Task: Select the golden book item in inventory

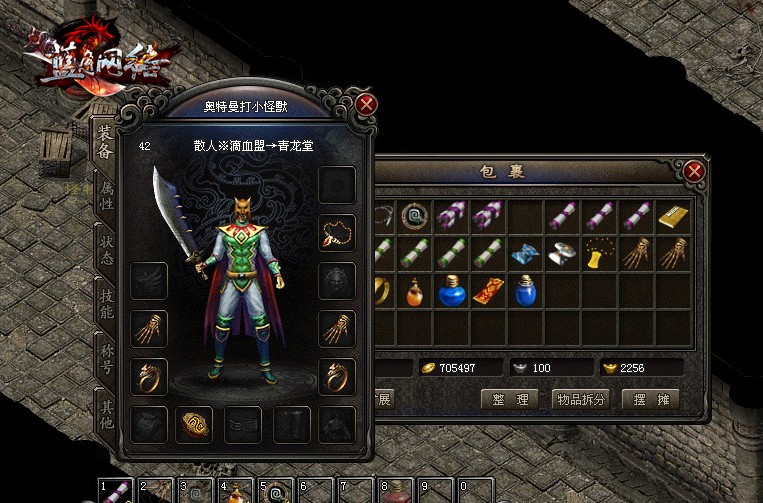Action: (x=674, y=215)
